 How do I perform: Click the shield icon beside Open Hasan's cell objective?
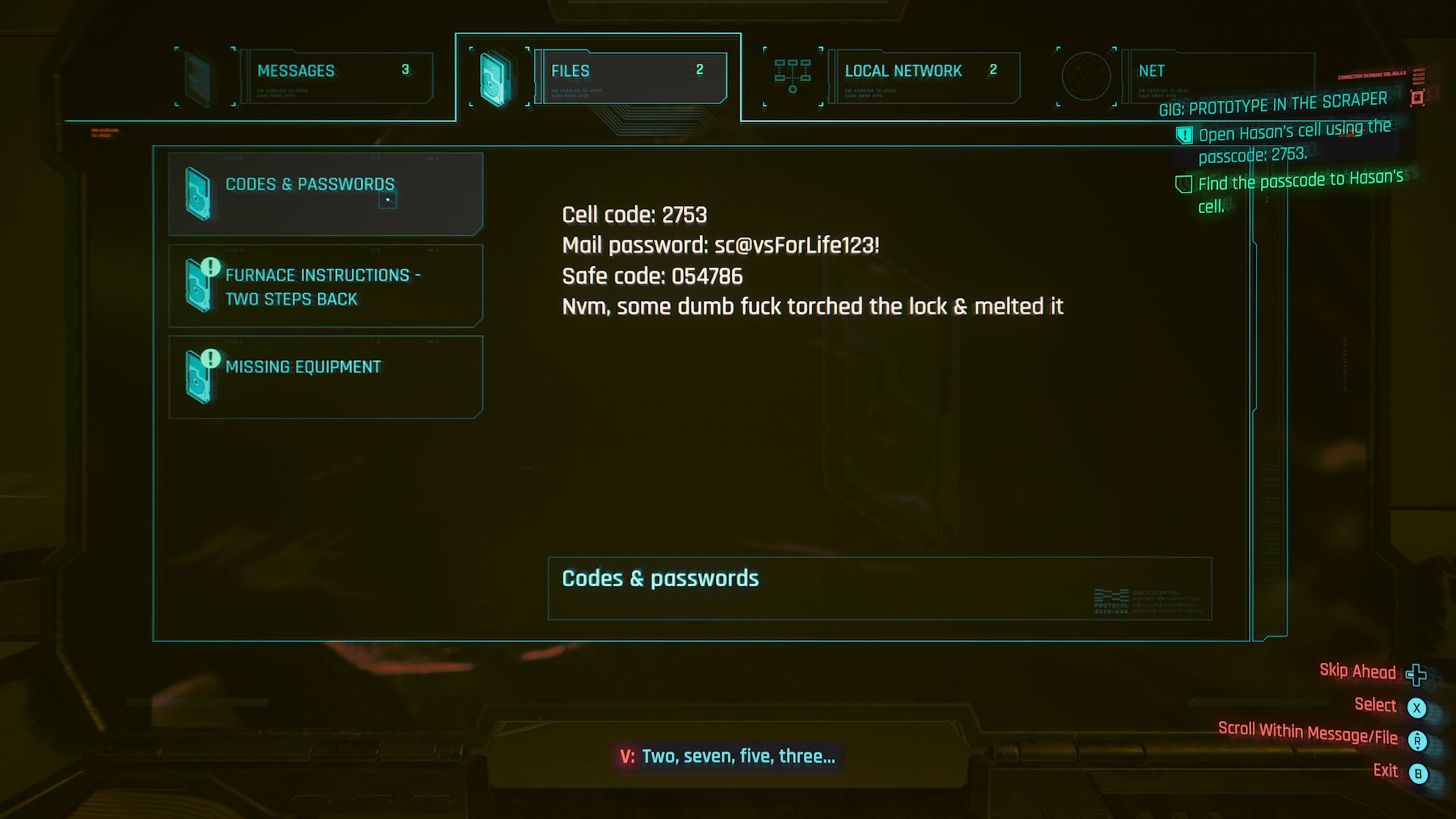(x=1183, y=133)
